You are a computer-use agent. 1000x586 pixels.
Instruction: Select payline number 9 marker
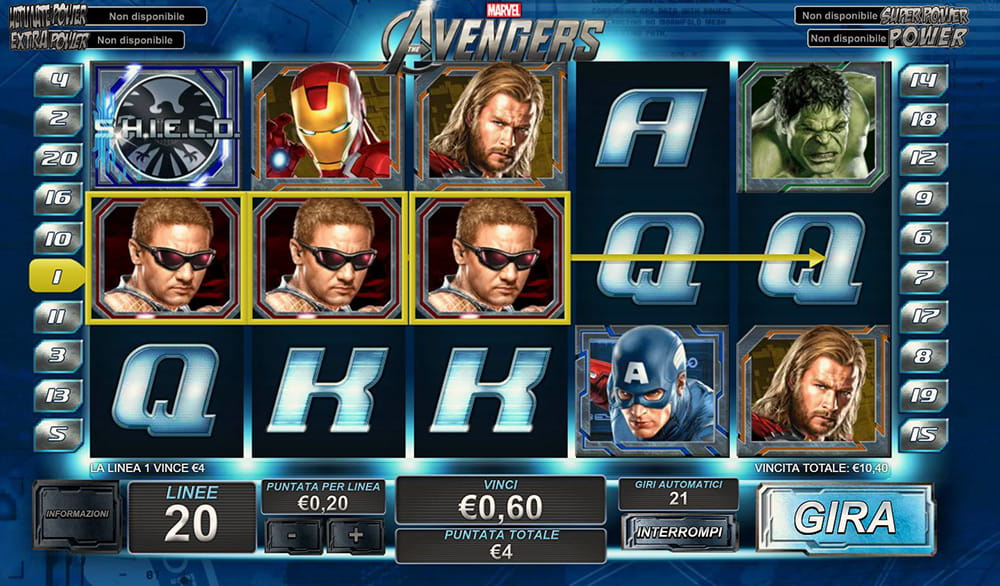tap(923, 198)
